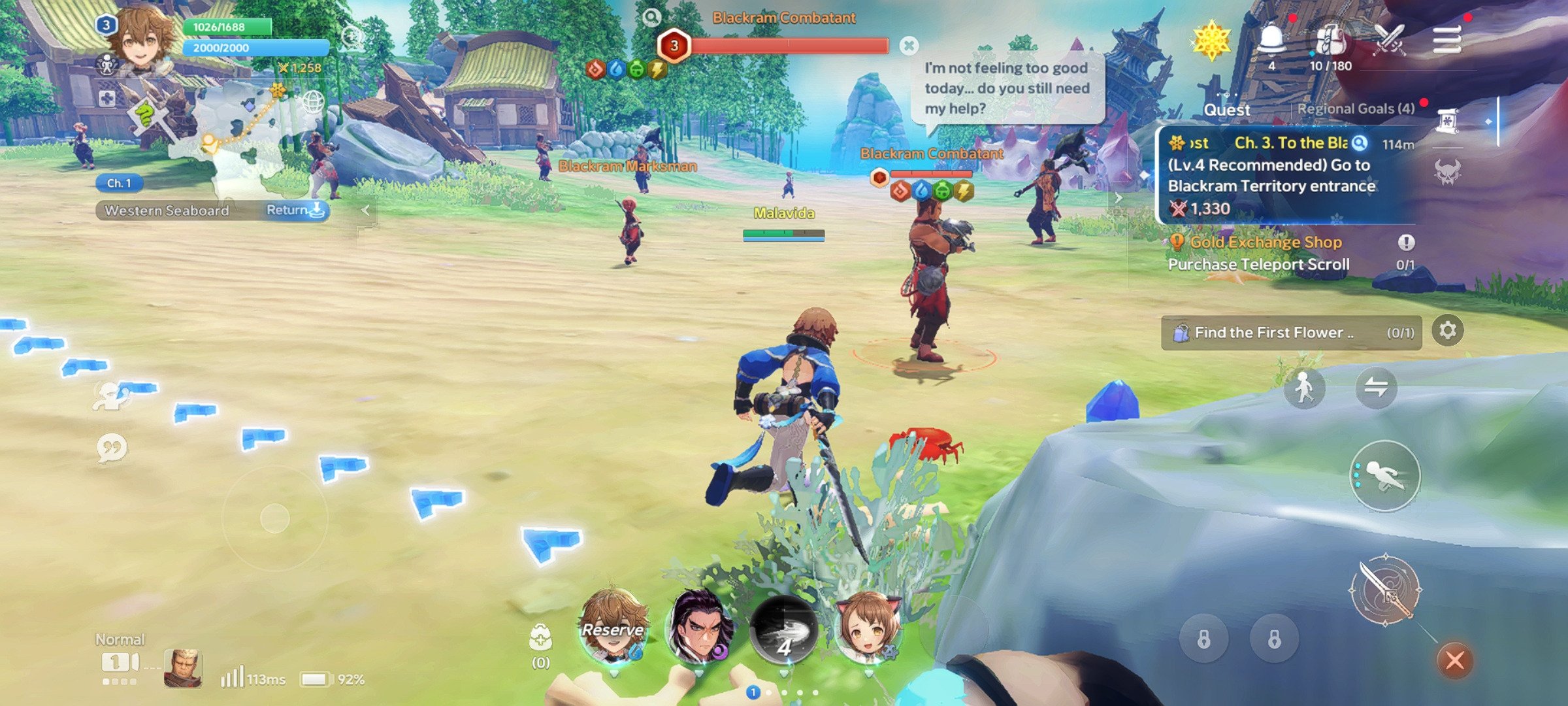The width and height of the screenshot is (1568, 706).
Task: Switch to the Regional Goals tab
Action: tap(1356, 109)
